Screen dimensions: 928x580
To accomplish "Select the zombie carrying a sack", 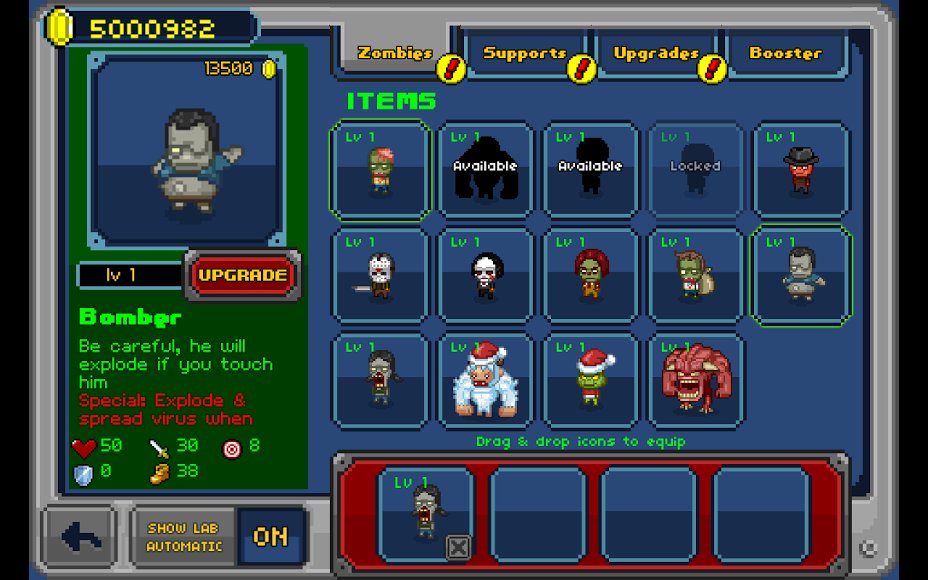I will [695, 275].
